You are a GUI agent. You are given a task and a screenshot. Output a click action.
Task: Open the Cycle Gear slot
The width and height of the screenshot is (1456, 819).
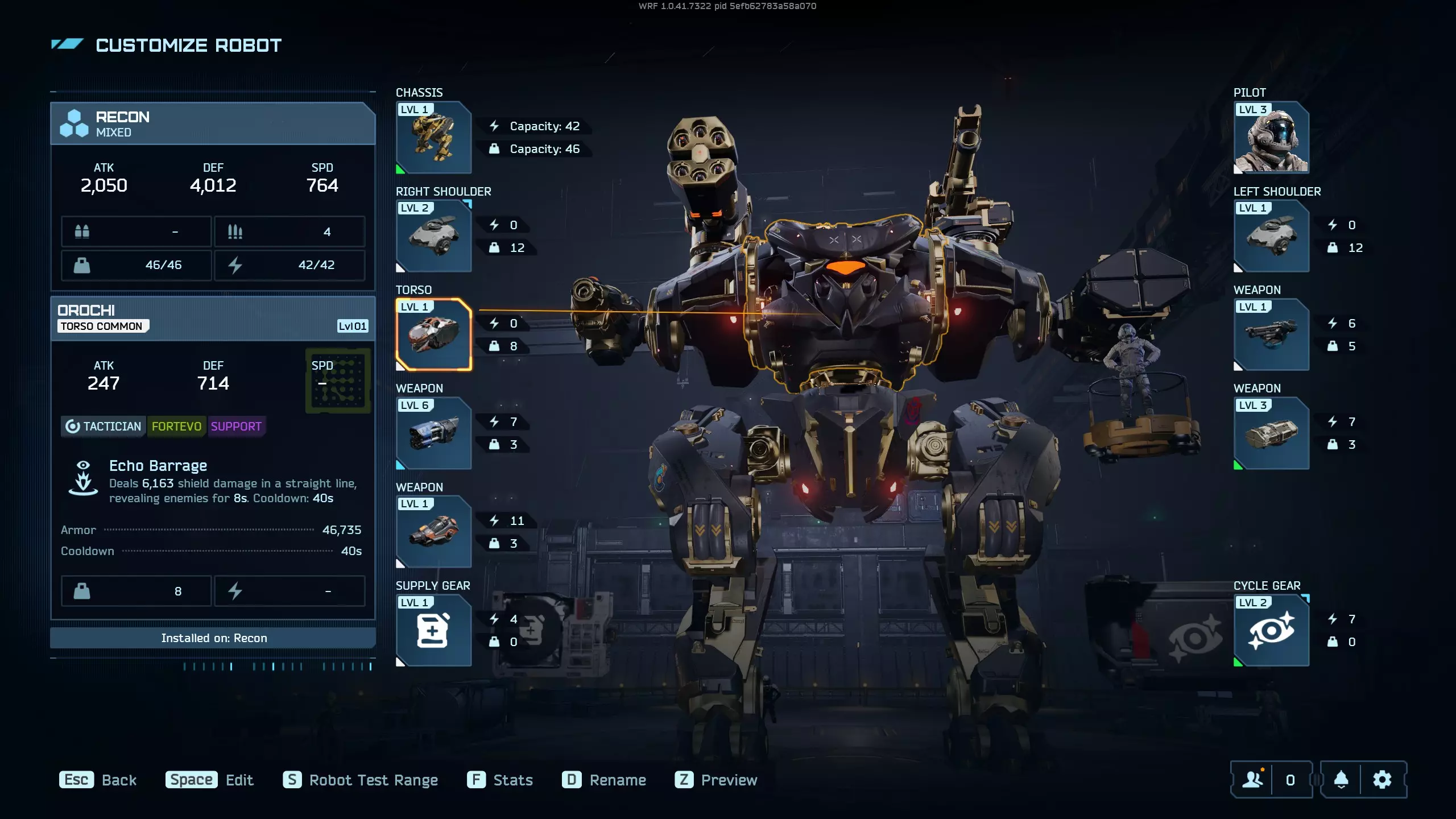[1271, 630]
